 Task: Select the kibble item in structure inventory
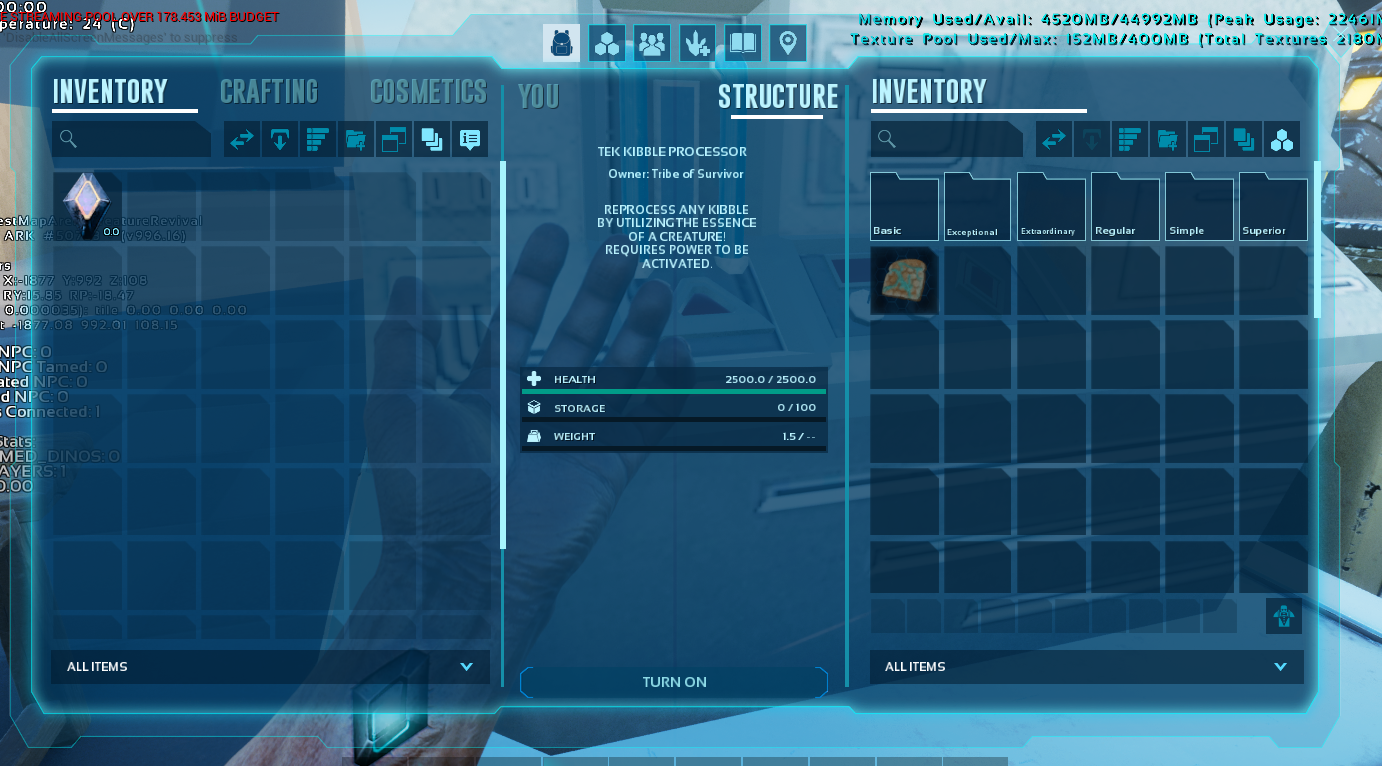(x=904, y=281)
